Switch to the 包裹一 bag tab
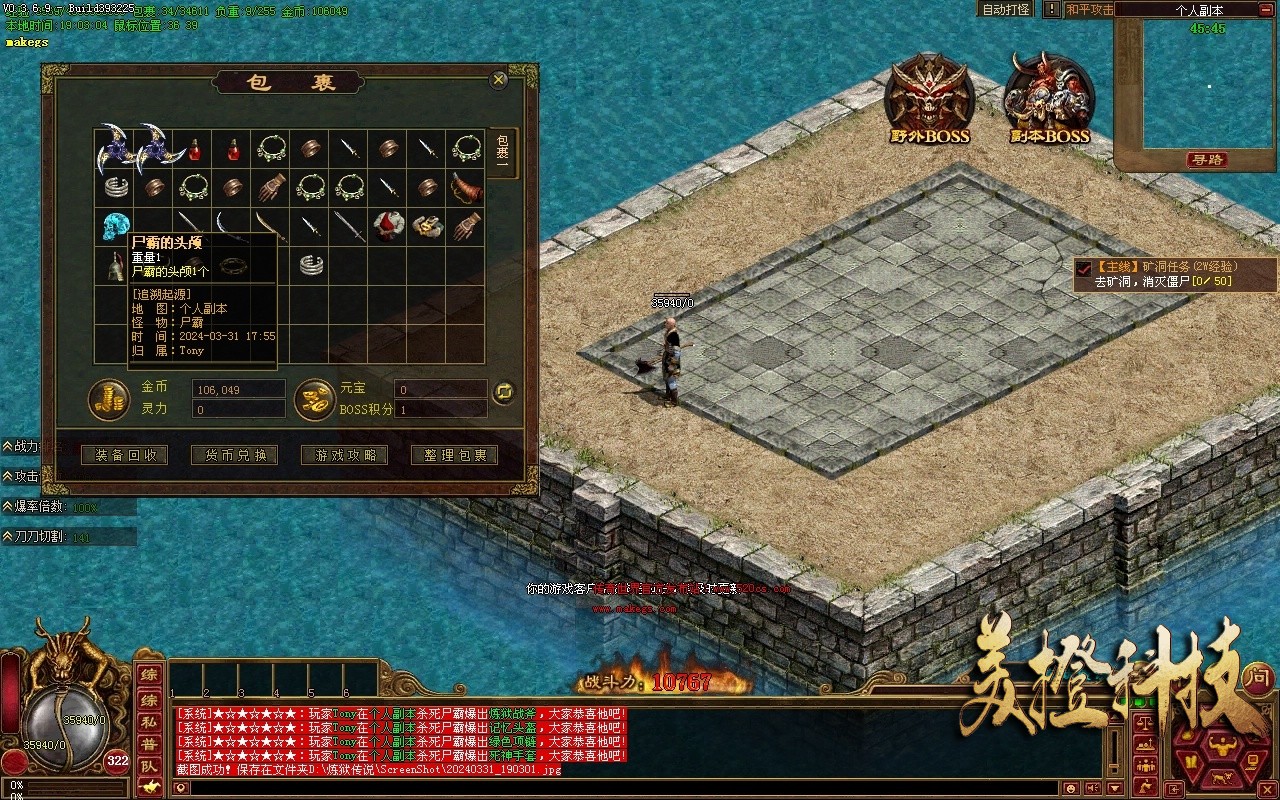The image size is (1280, 800). tap(503, 152)
